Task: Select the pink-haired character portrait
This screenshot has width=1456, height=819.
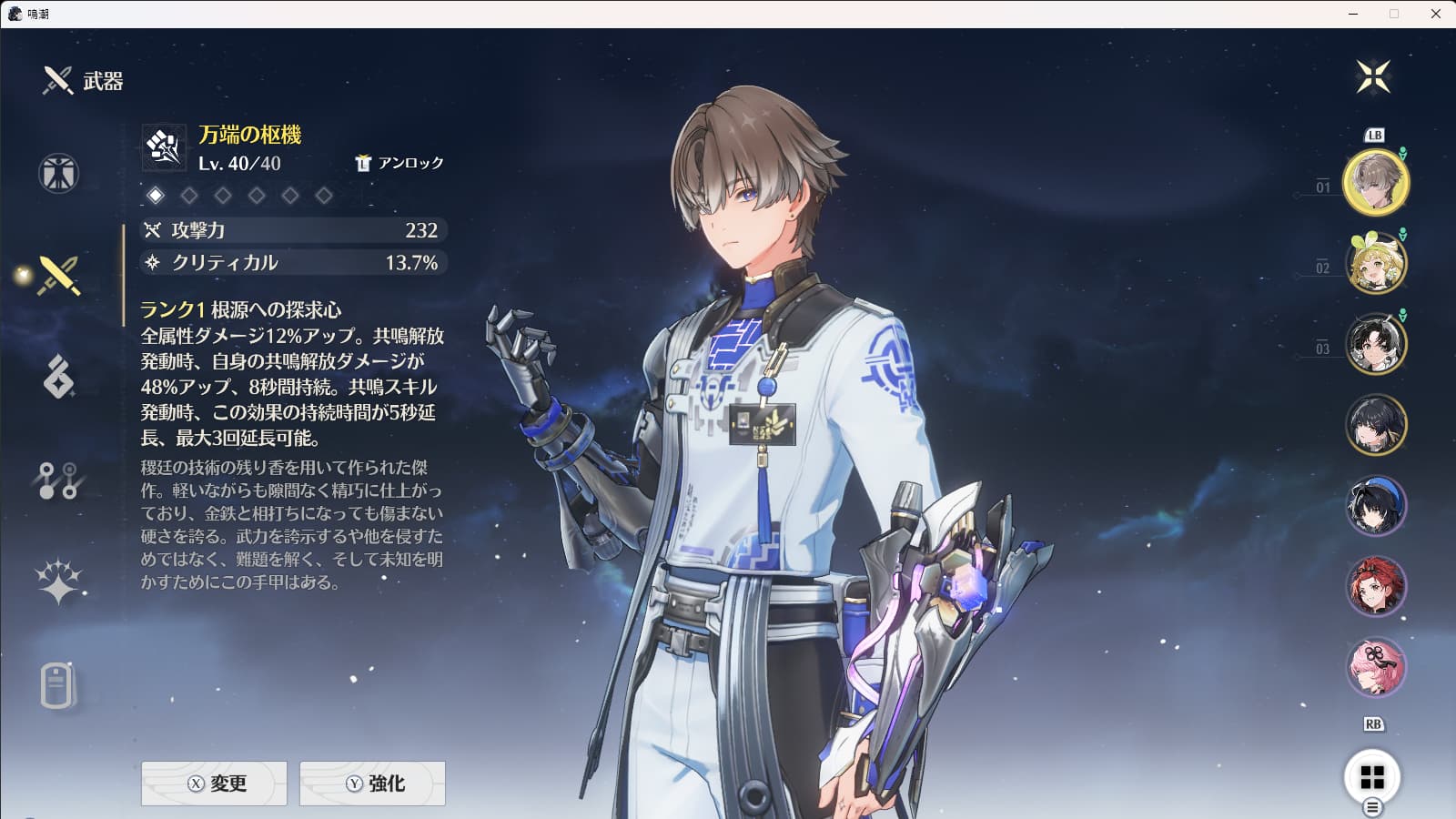Action: coord(1375,666)
